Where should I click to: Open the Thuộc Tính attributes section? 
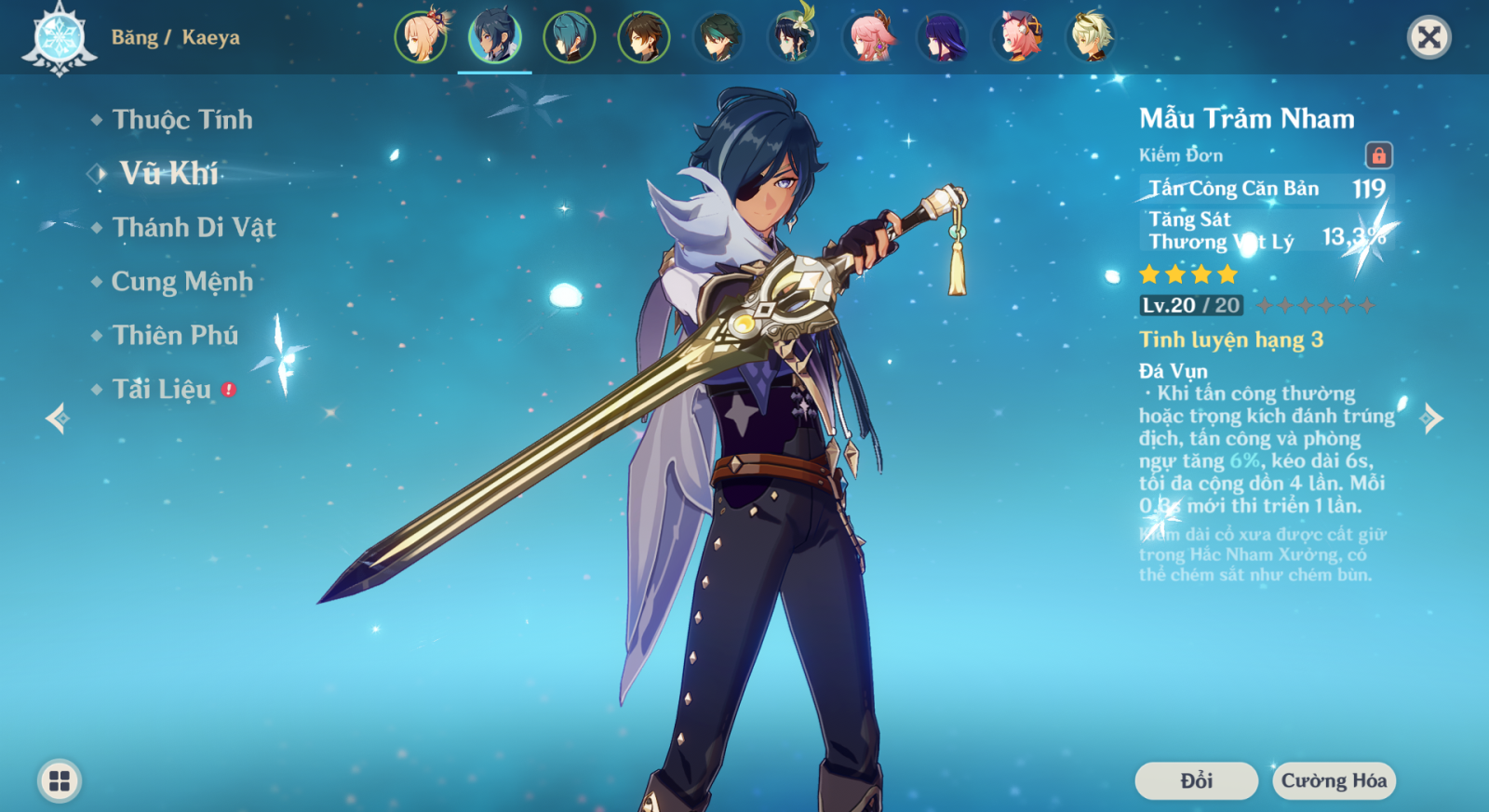(181, 120)
